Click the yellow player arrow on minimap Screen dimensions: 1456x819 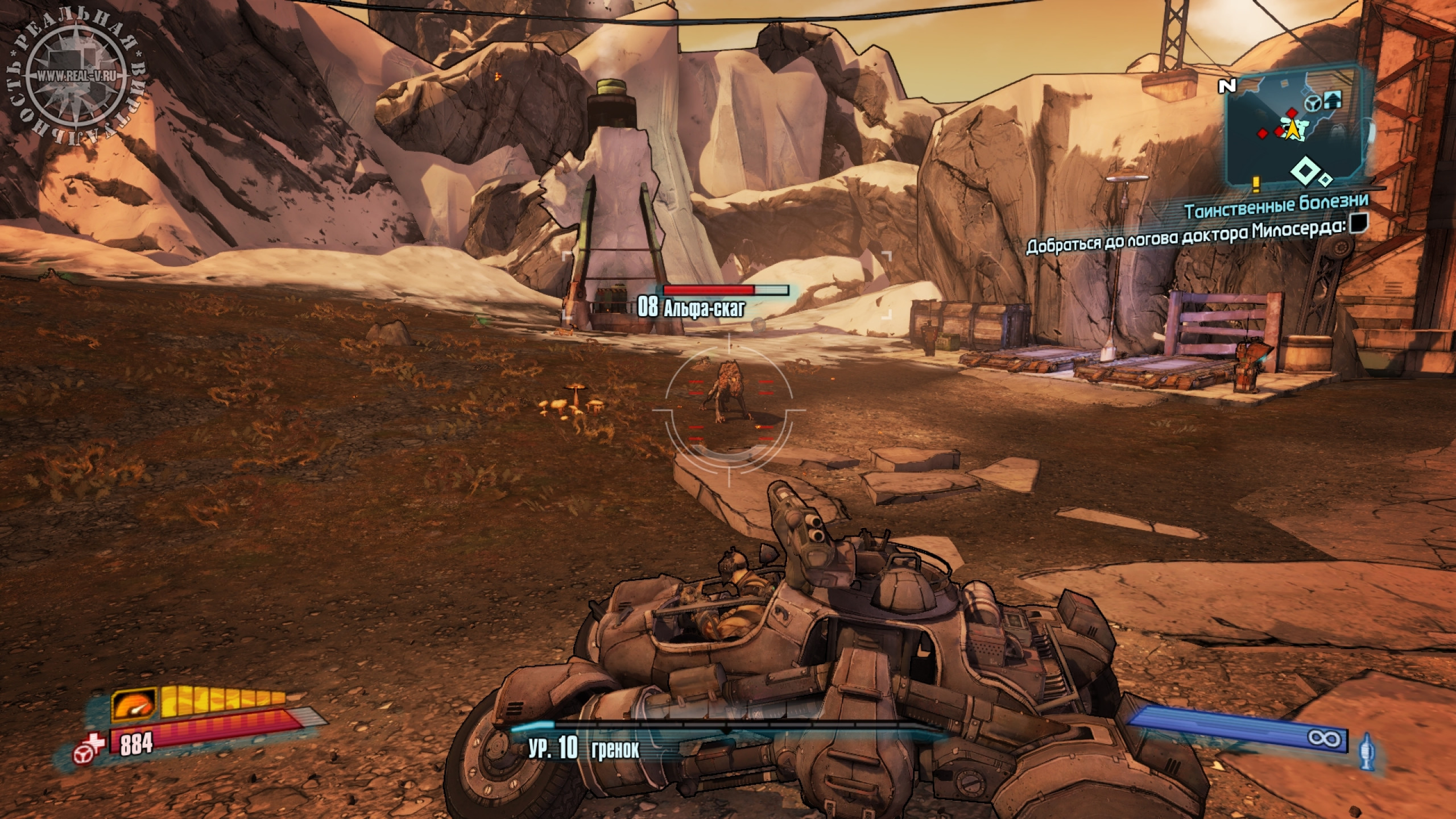(x=1293, y=130)
